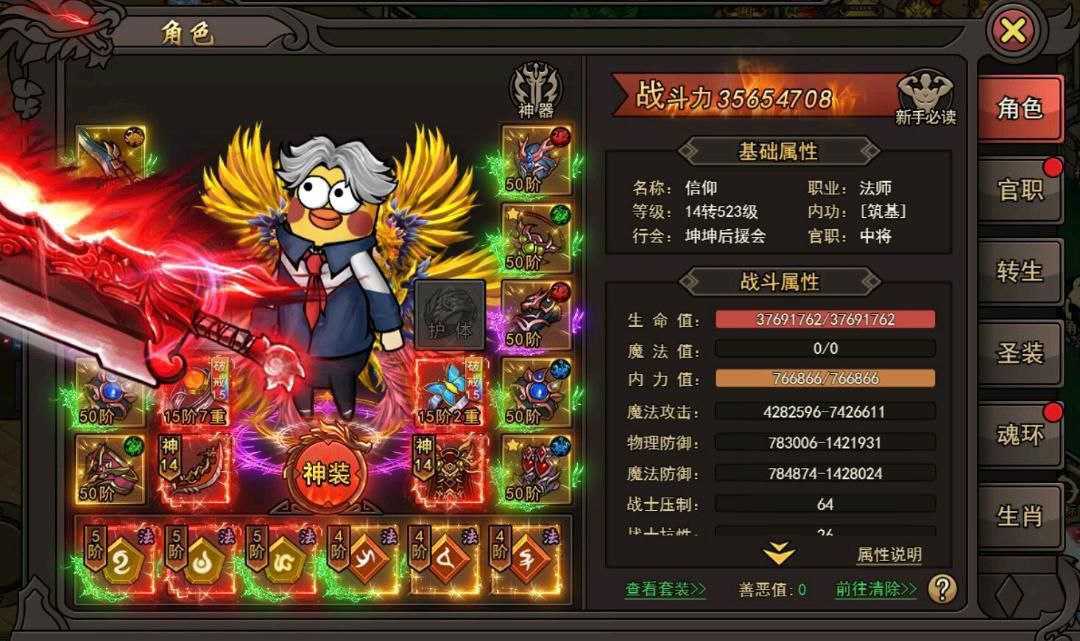The width and height of the screenshot is (1080, 641).
Task: Open the 新手必读 beginner guide
Action: [x=925, y=98]
